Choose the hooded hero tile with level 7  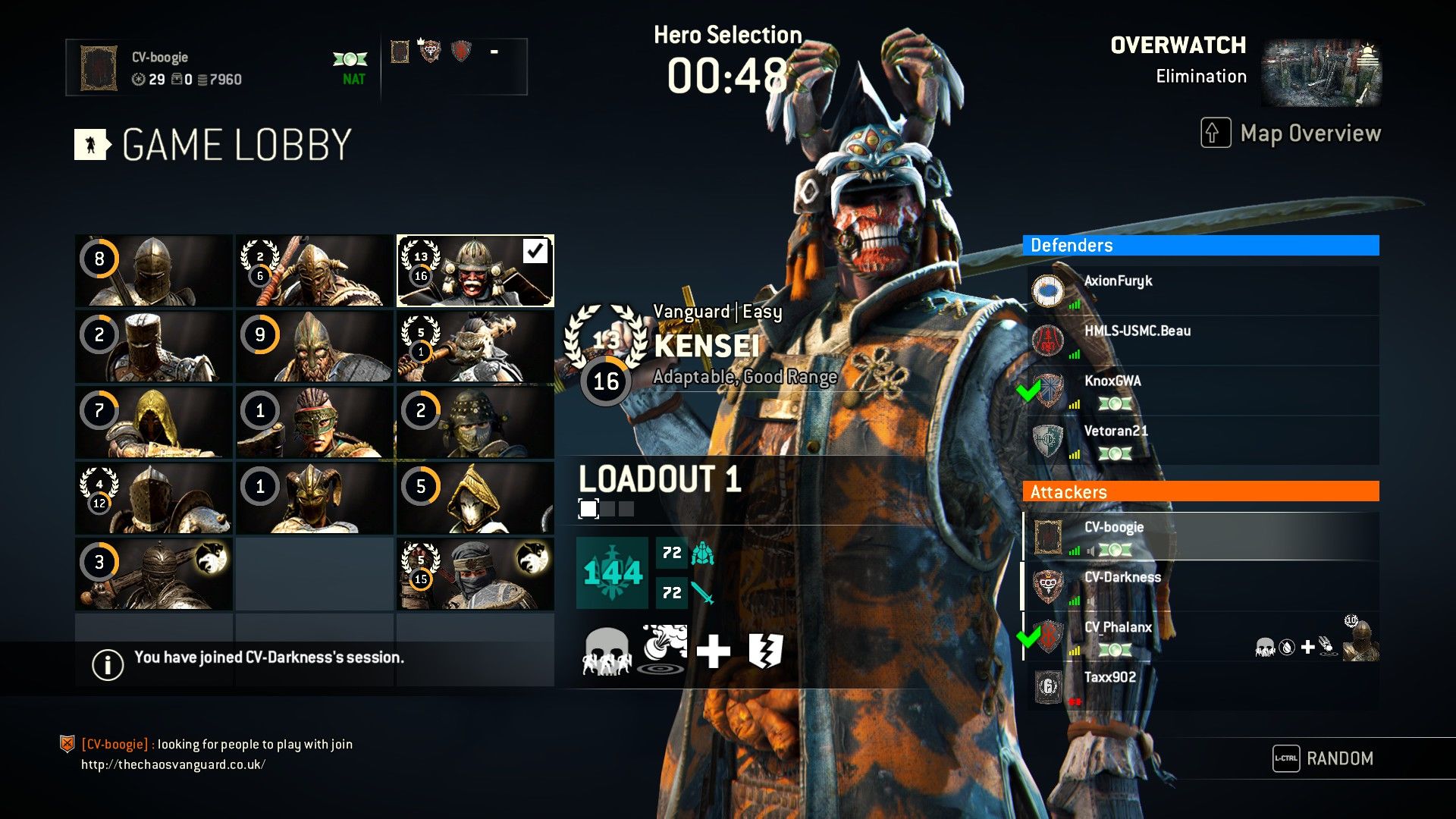click(154, 422)
